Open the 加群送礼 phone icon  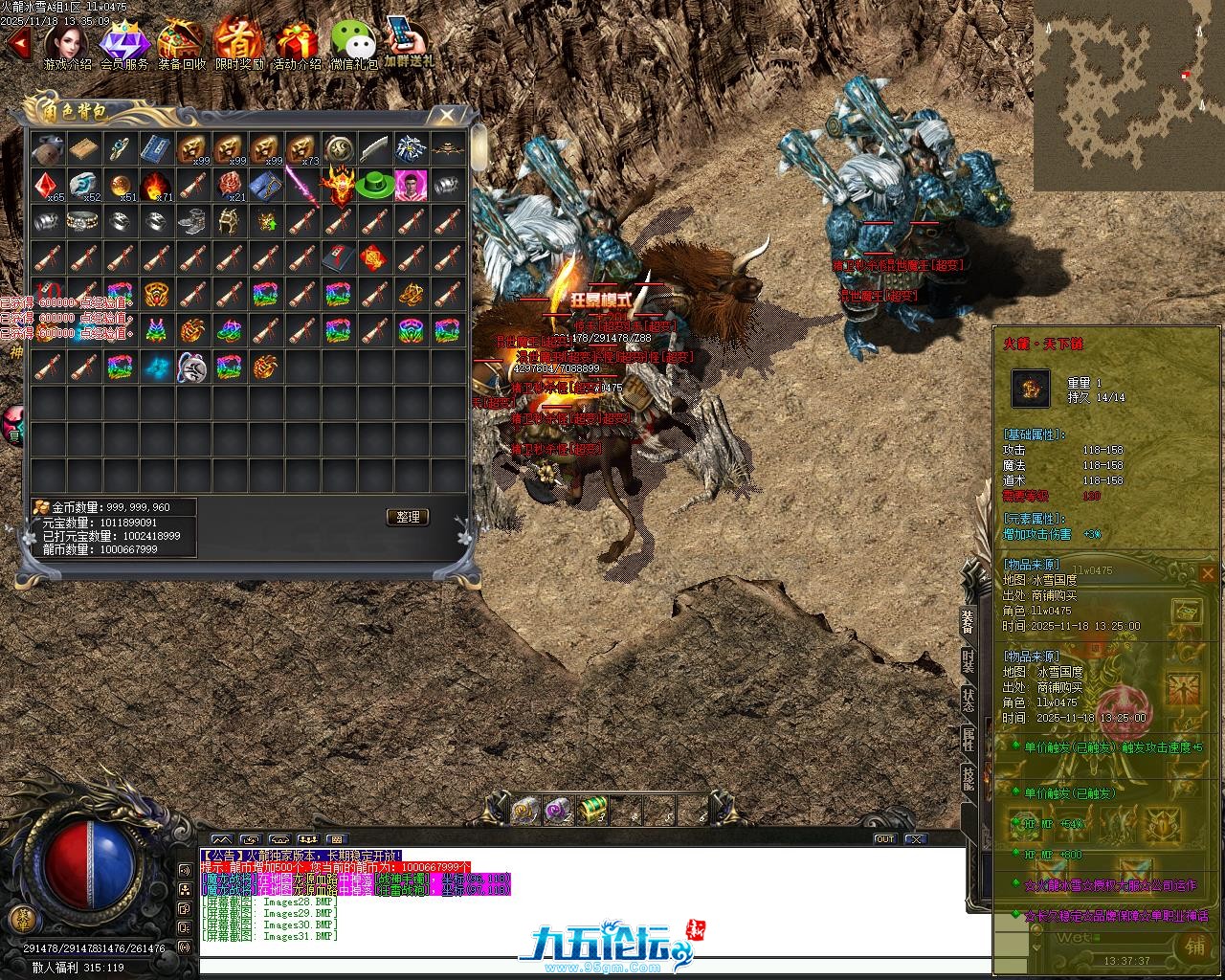coord(409,40)
